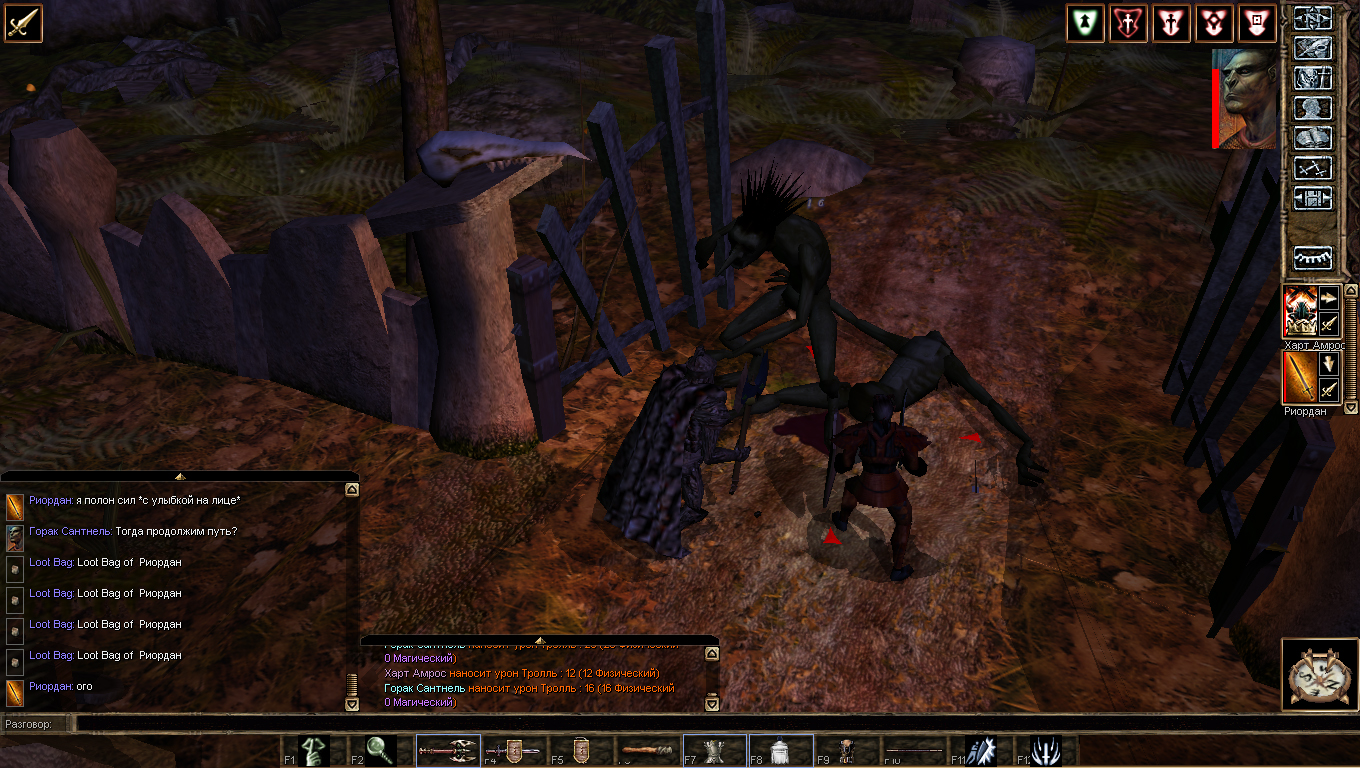Activate the F2 magnifying glass search slot
This screenshot has width=1360, height=768.
(x=380, y=750)
